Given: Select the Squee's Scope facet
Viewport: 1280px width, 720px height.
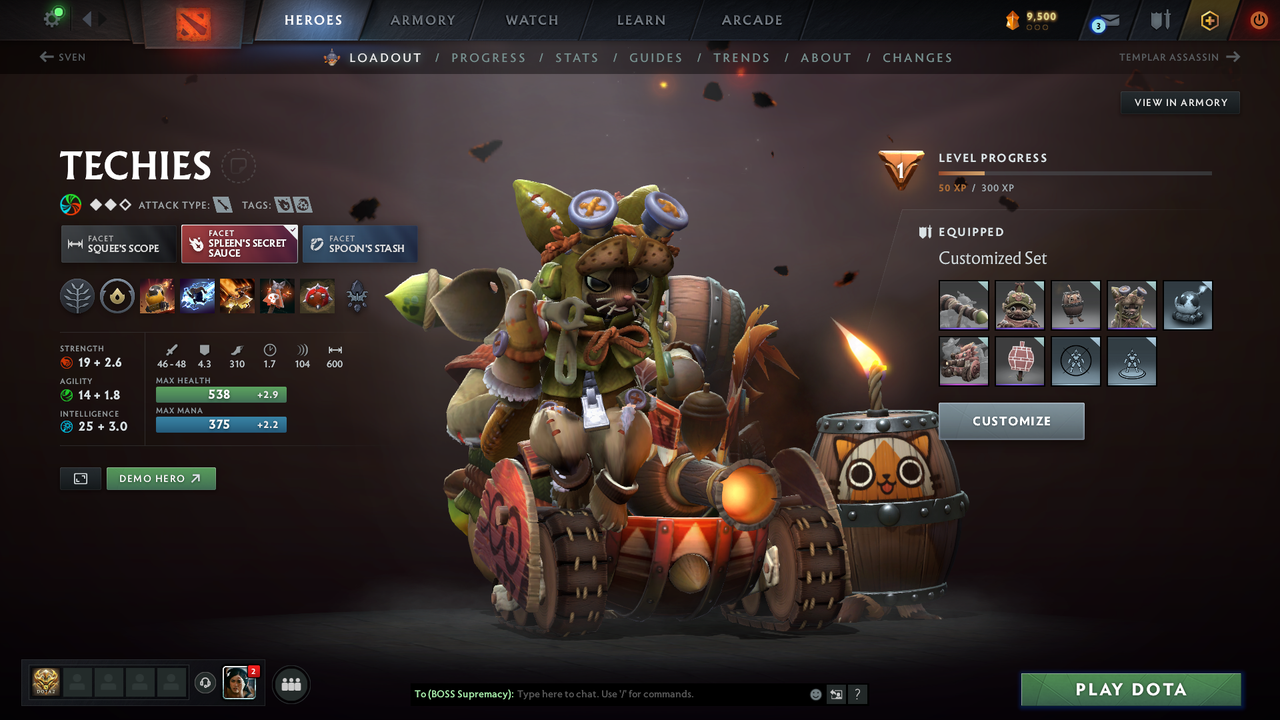Looking at the screenshot, I should (117, 243).
